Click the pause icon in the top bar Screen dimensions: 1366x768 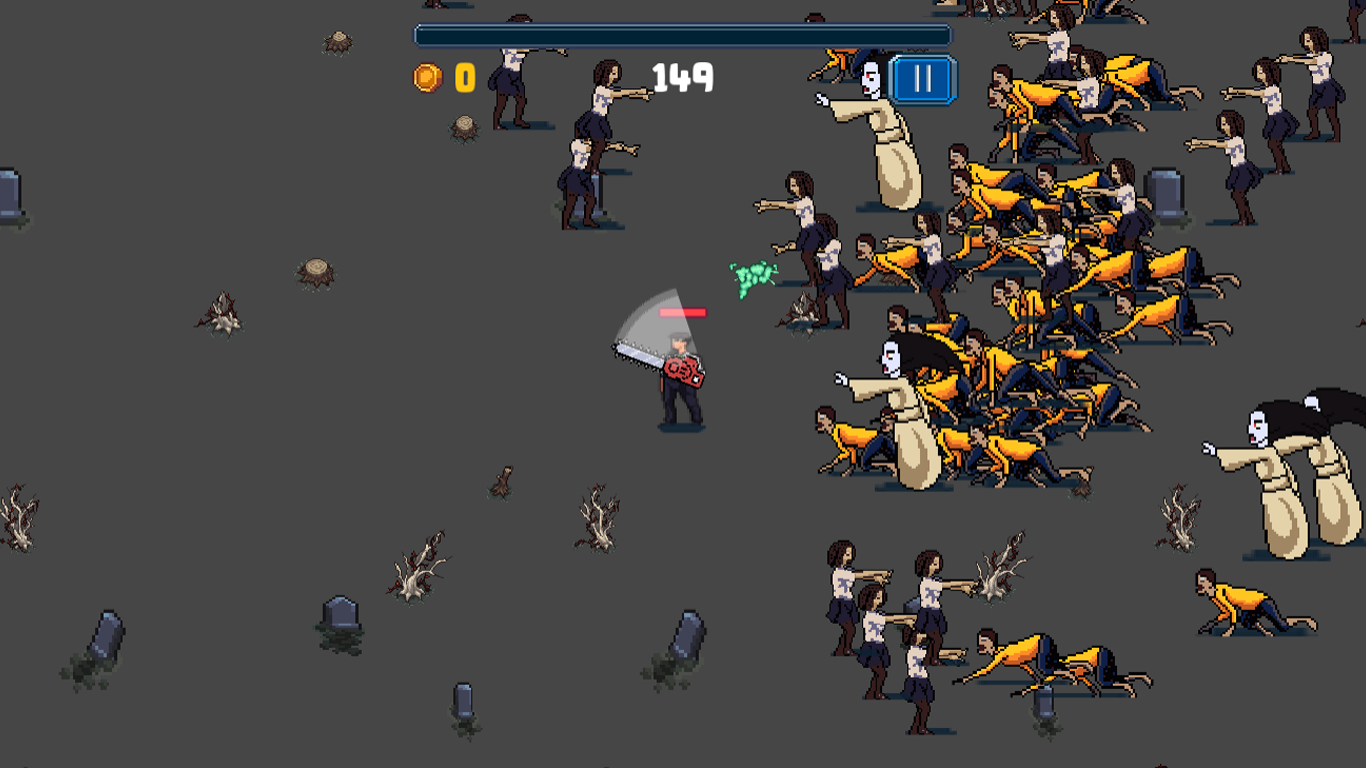click(x=921, y=80)
